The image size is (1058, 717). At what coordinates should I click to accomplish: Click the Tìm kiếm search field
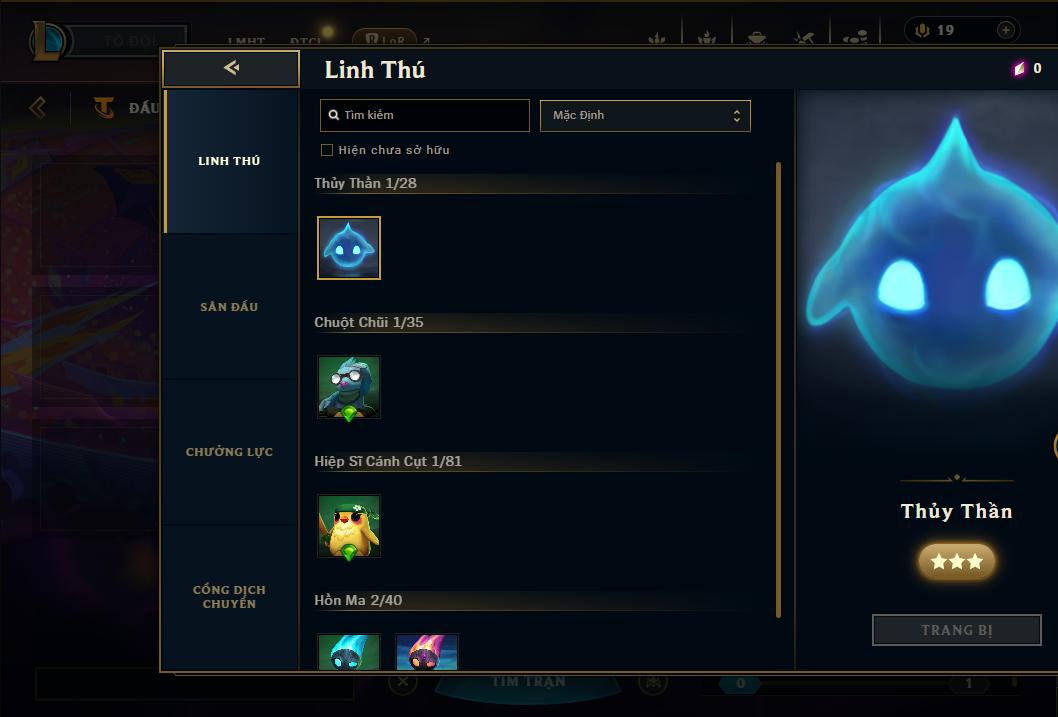425,115
